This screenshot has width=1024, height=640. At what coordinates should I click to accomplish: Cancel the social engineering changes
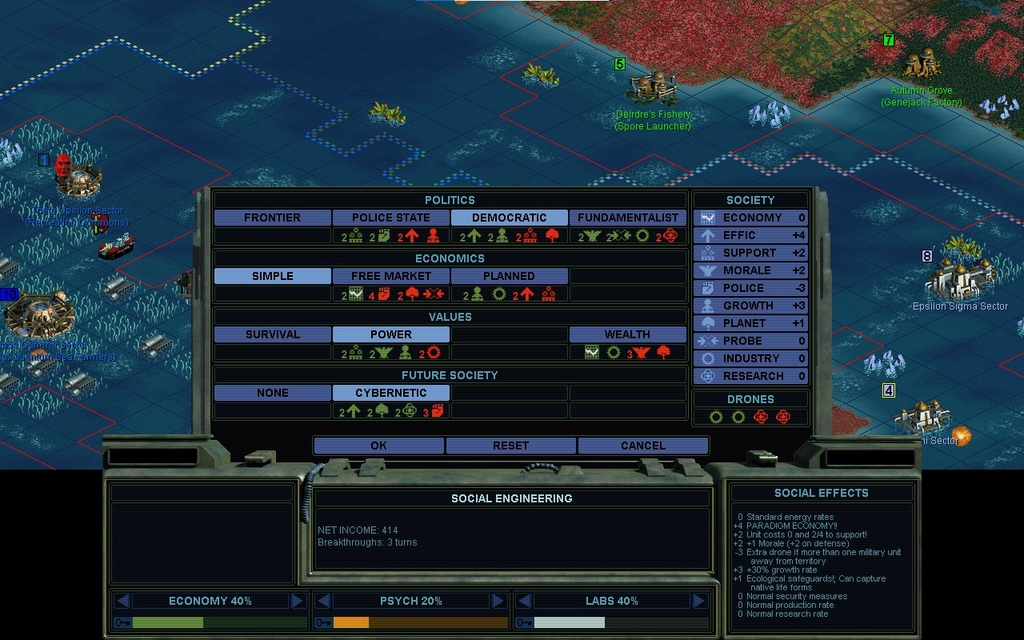642,446
